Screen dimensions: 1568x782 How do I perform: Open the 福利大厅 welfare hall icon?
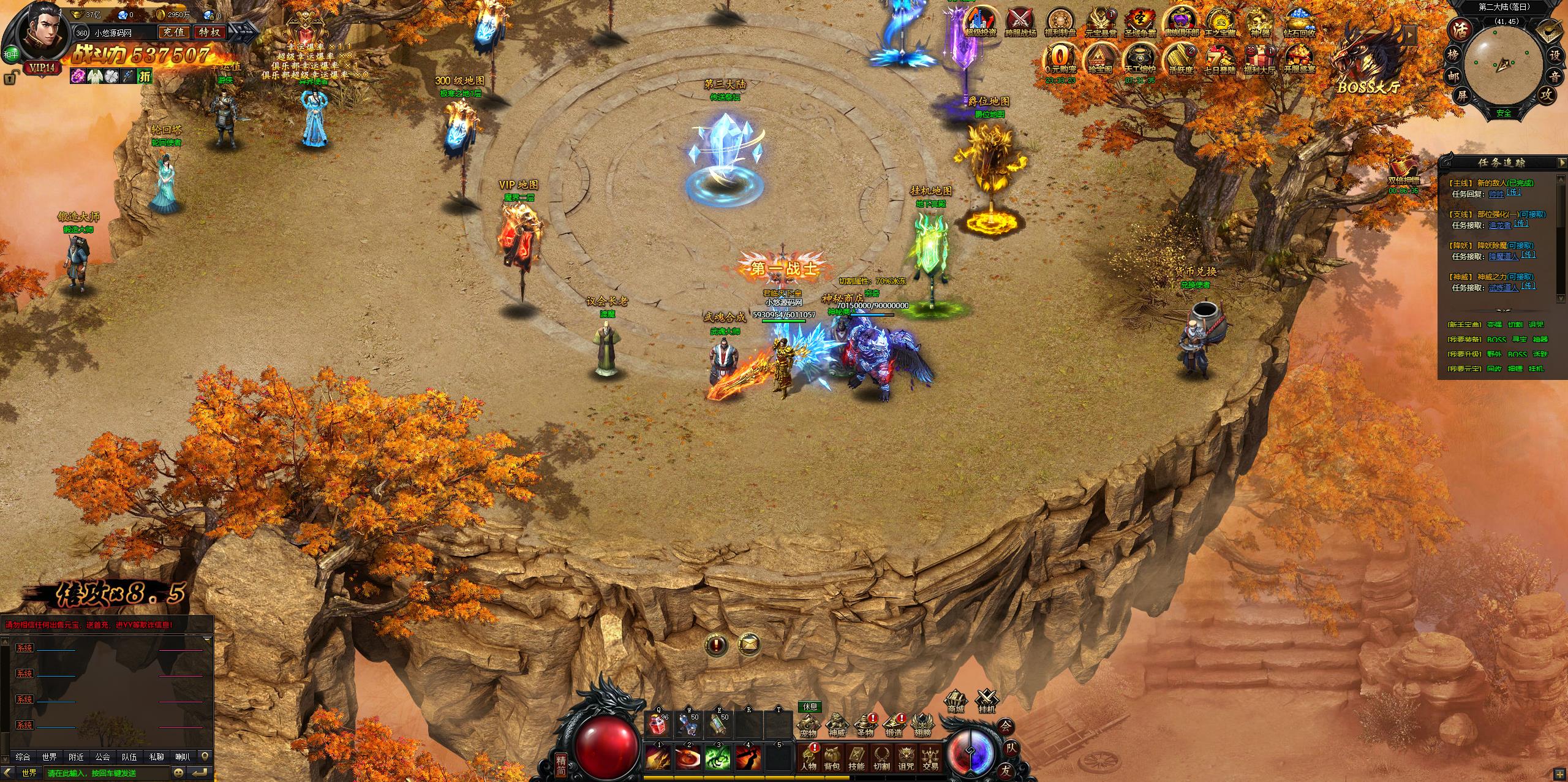(1256, 60)
